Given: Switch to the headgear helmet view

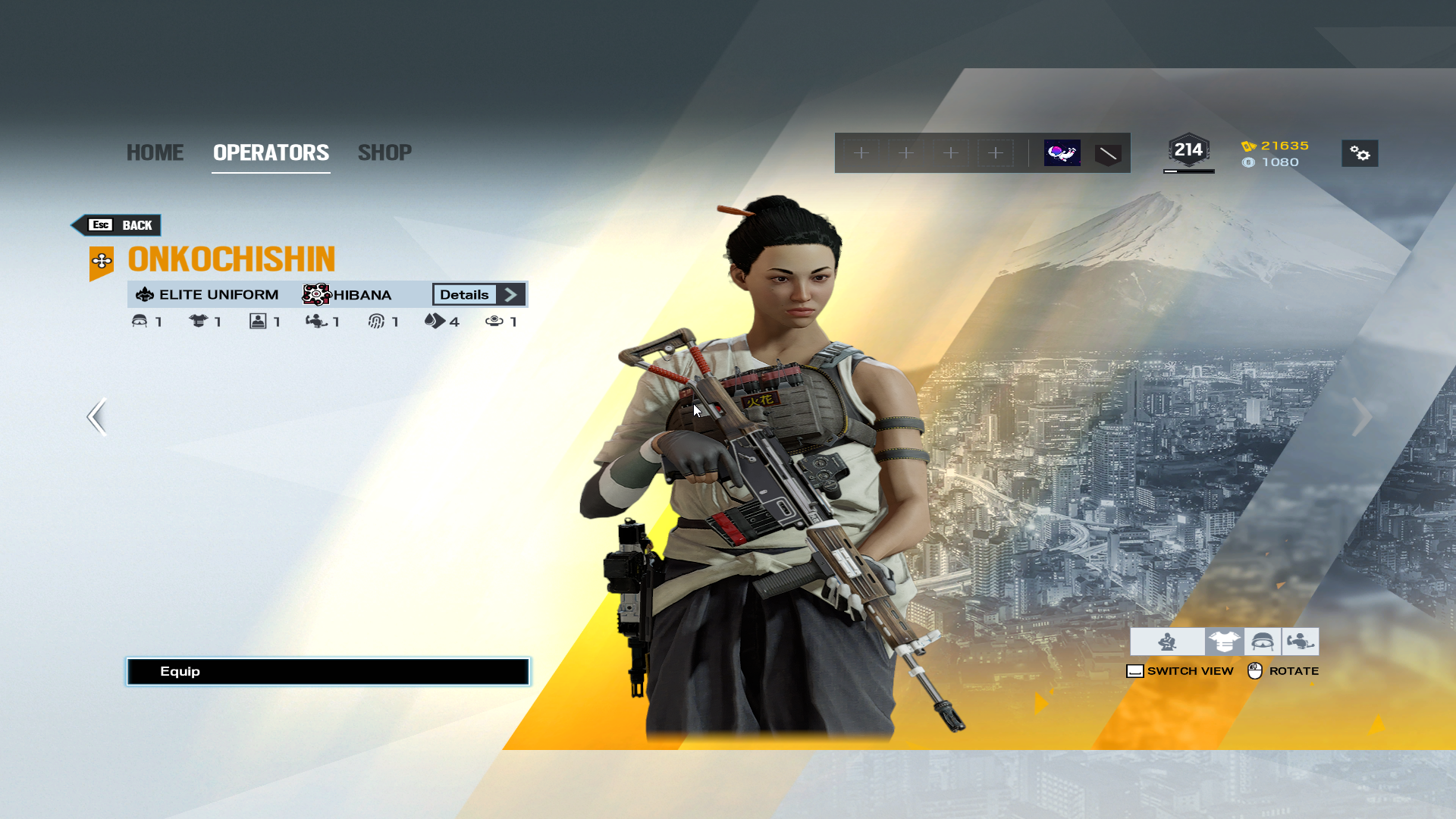Looking at the screenshot, I should (x=1262, y=642).
